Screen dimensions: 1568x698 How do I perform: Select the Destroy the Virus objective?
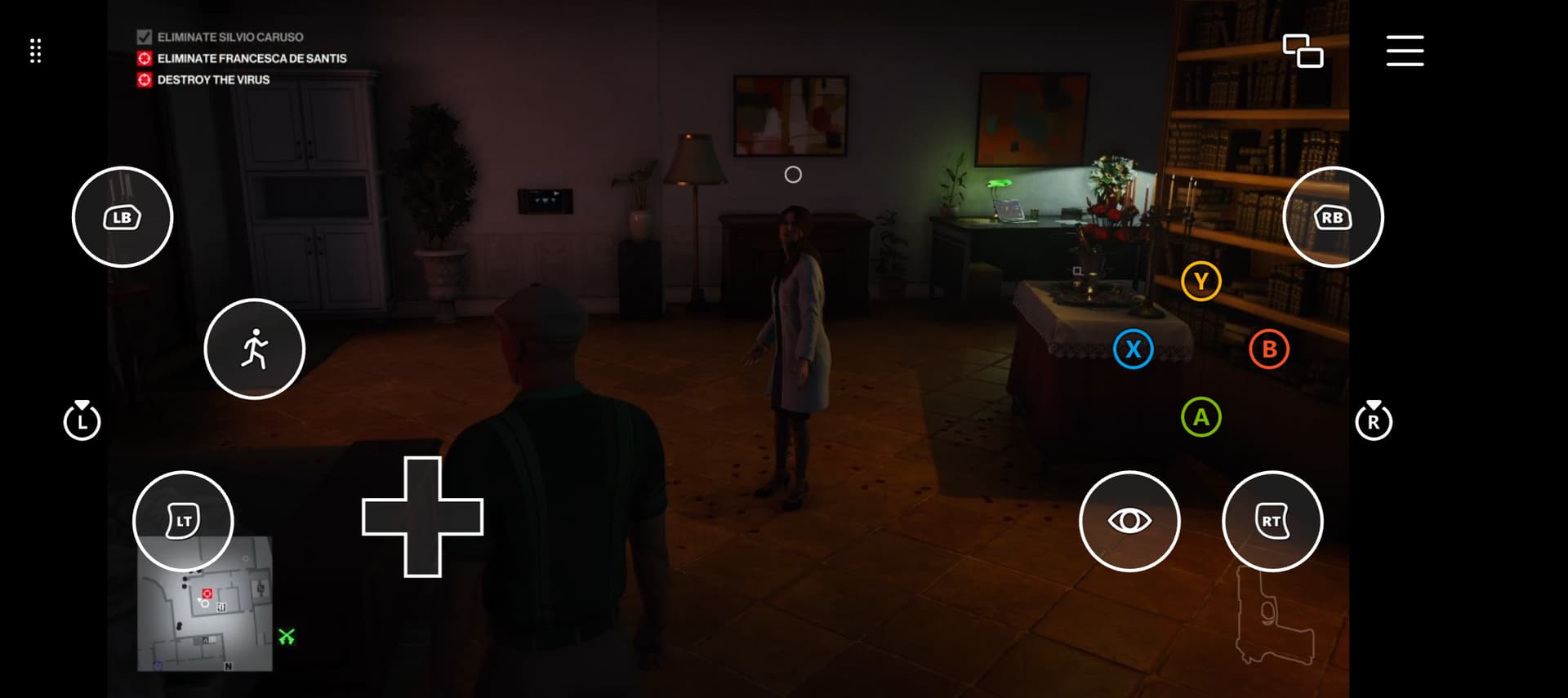coord(213,80)
